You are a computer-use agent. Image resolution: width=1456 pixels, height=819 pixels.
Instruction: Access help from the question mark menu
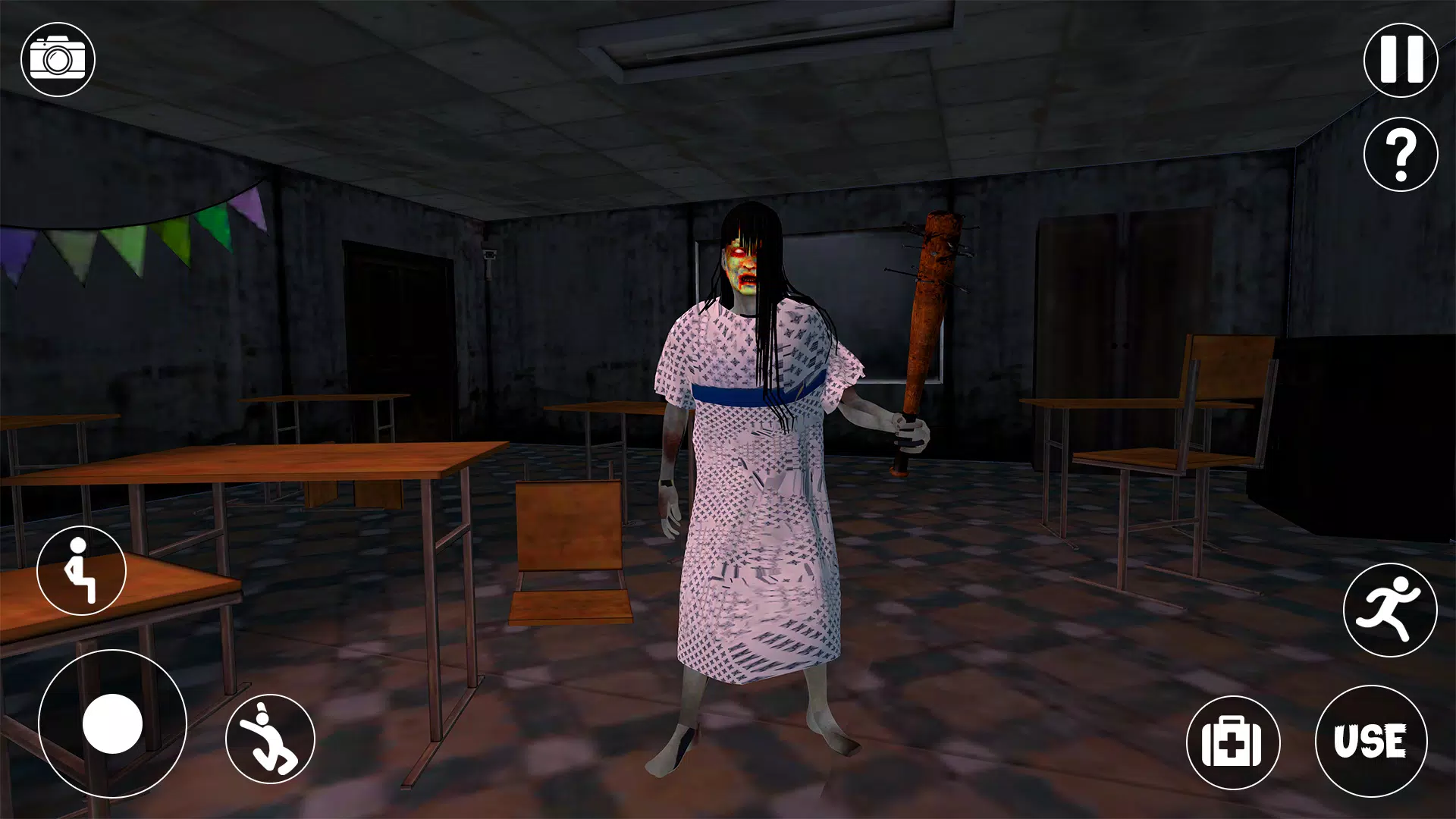[x=1399, y=154]
